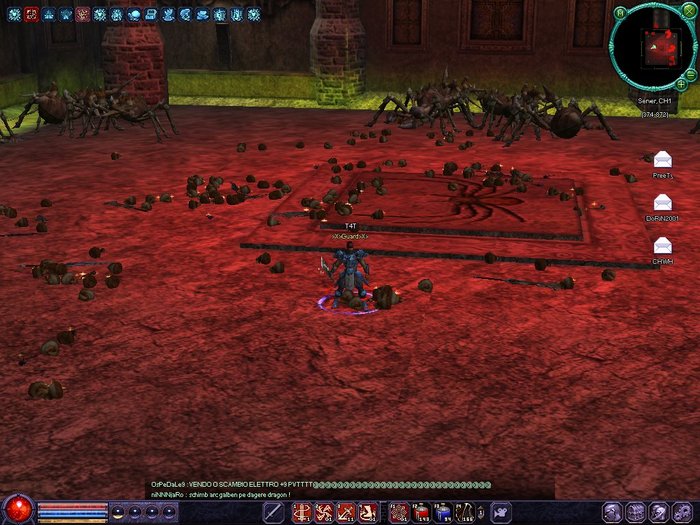Activate the first red skill in the quickslot bar
This screenshot has width=700, height=525.
302,513
